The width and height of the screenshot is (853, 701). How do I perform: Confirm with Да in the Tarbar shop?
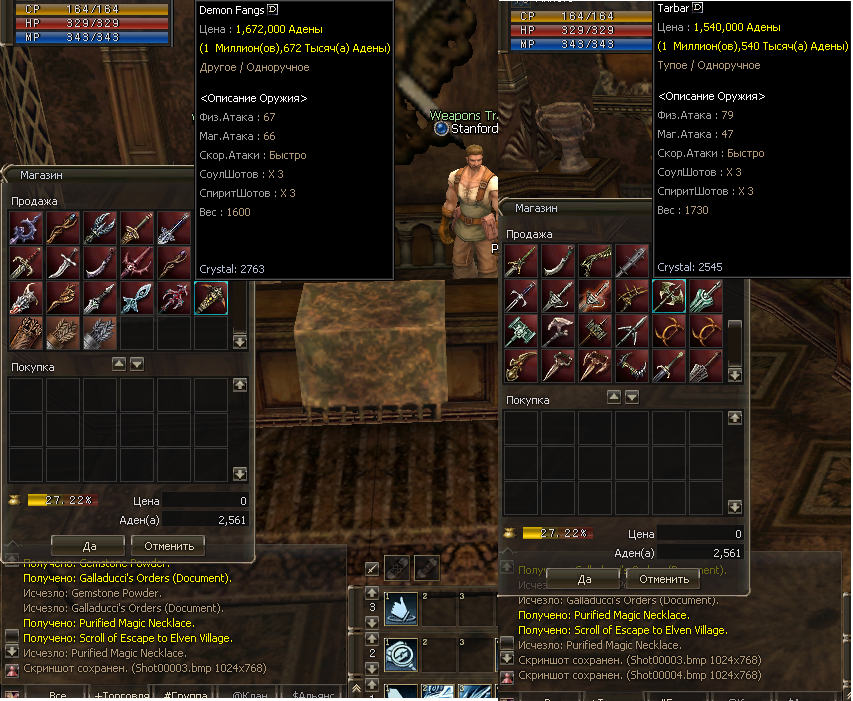coord(585,579)
